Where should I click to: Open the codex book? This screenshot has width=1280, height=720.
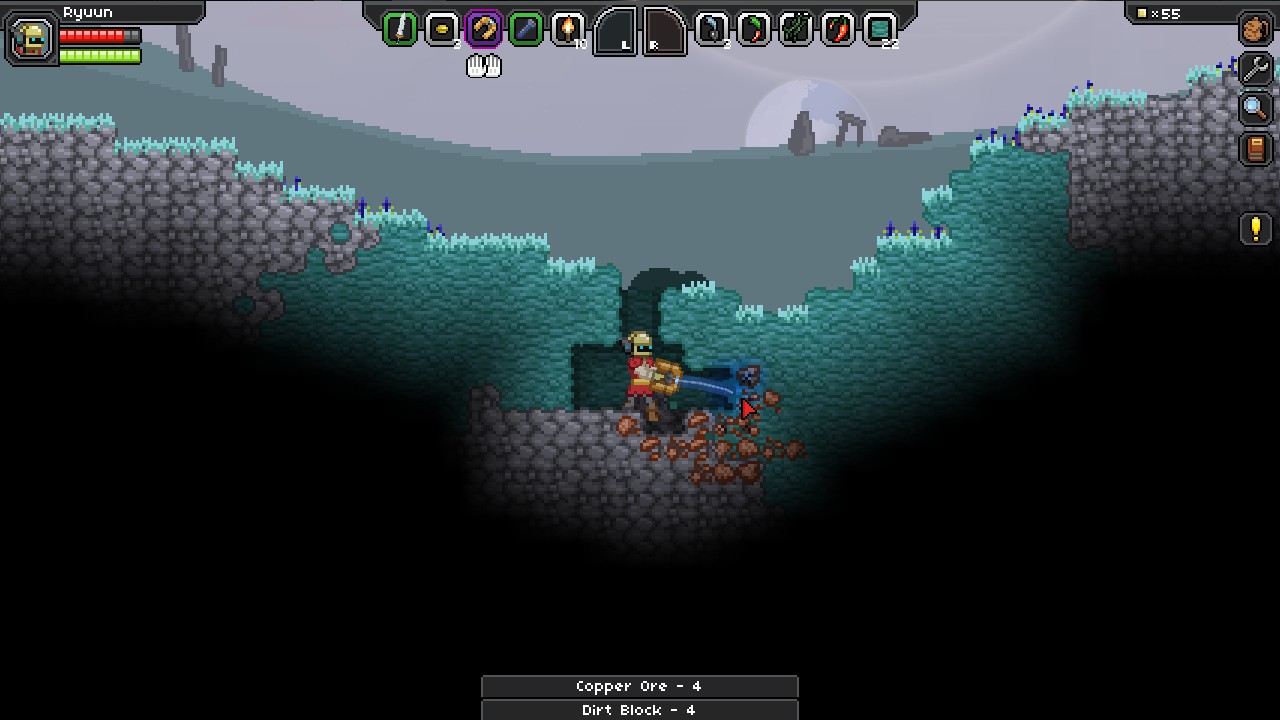1255,149
